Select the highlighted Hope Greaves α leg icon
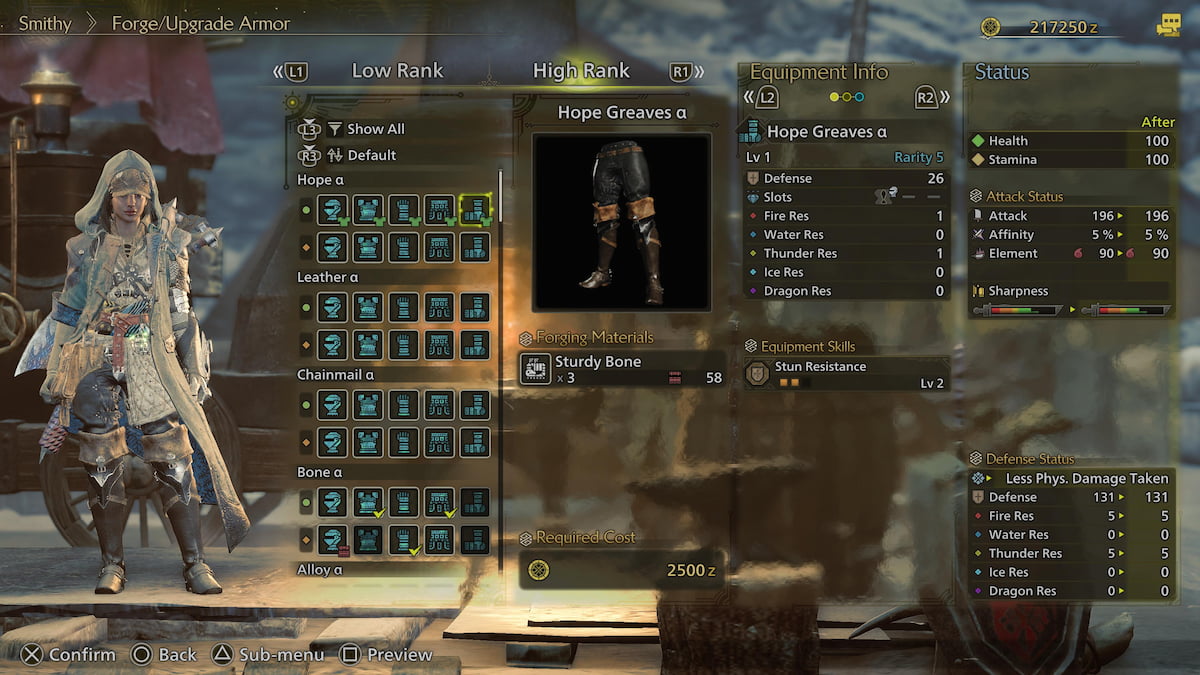The height and width of the screenshot is (675, 1200). coord(475,209)
